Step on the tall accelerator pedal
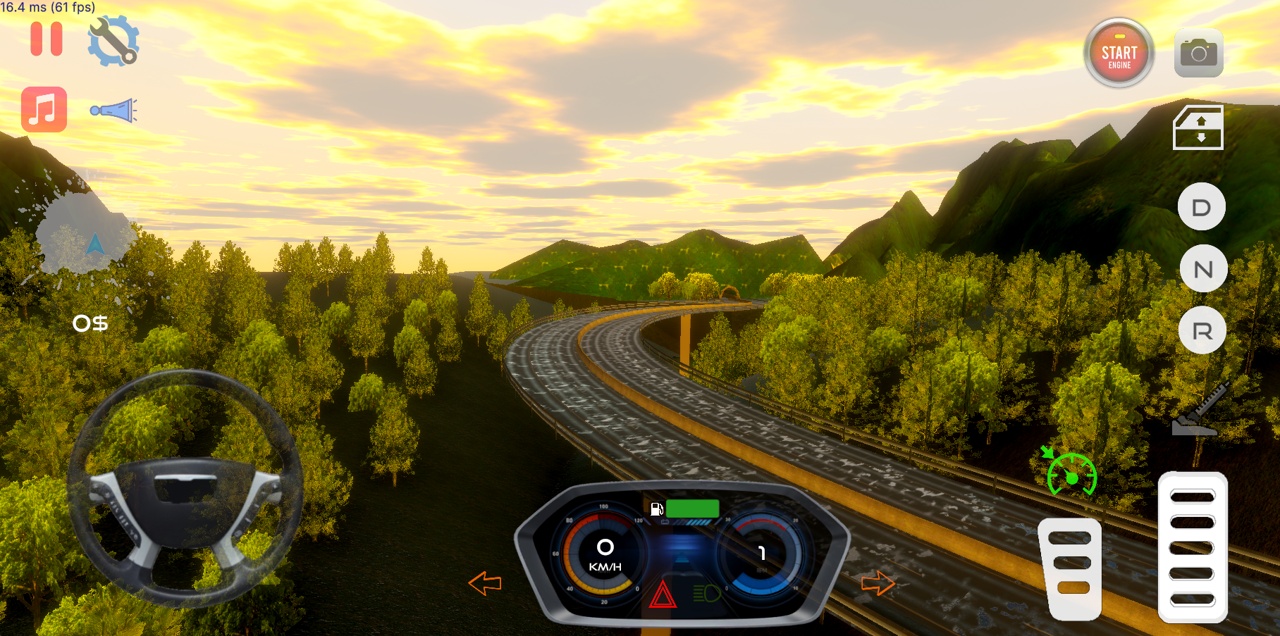Viewport: 1280px width, 636px height. [1192, 546]
